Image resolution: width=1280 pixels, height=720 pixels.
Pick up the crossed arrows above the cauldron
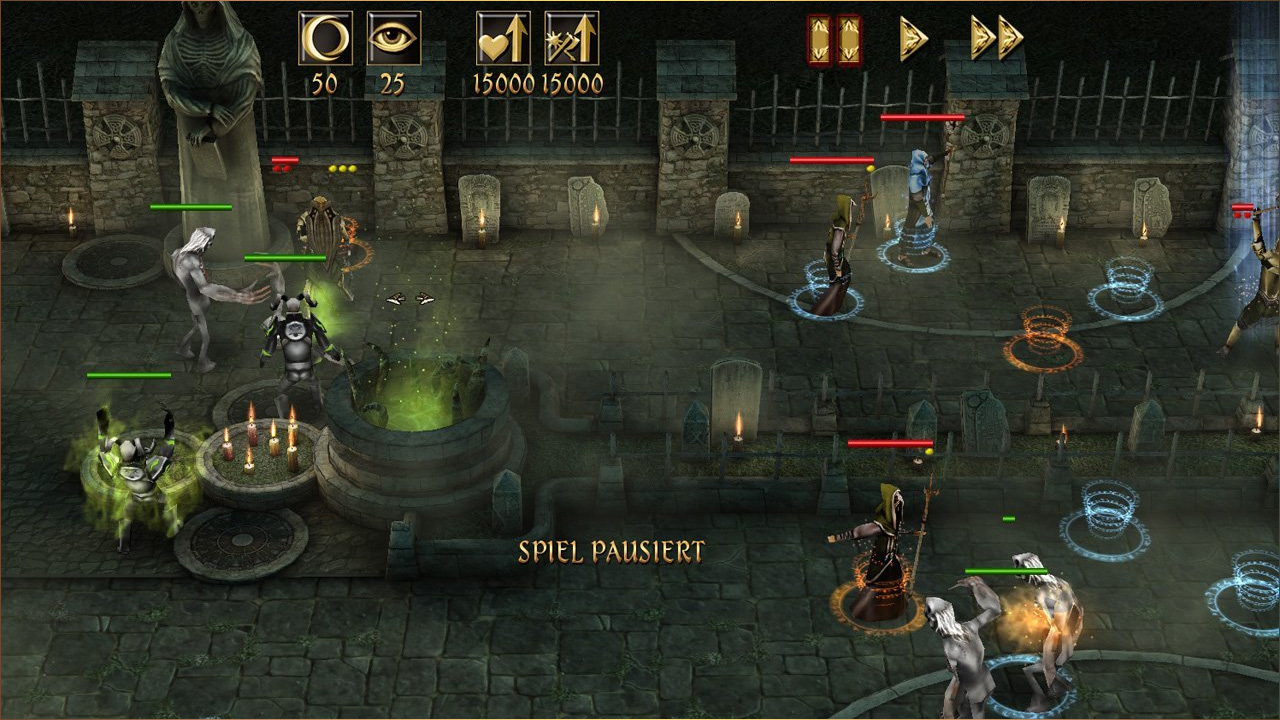tap(409, 297)
